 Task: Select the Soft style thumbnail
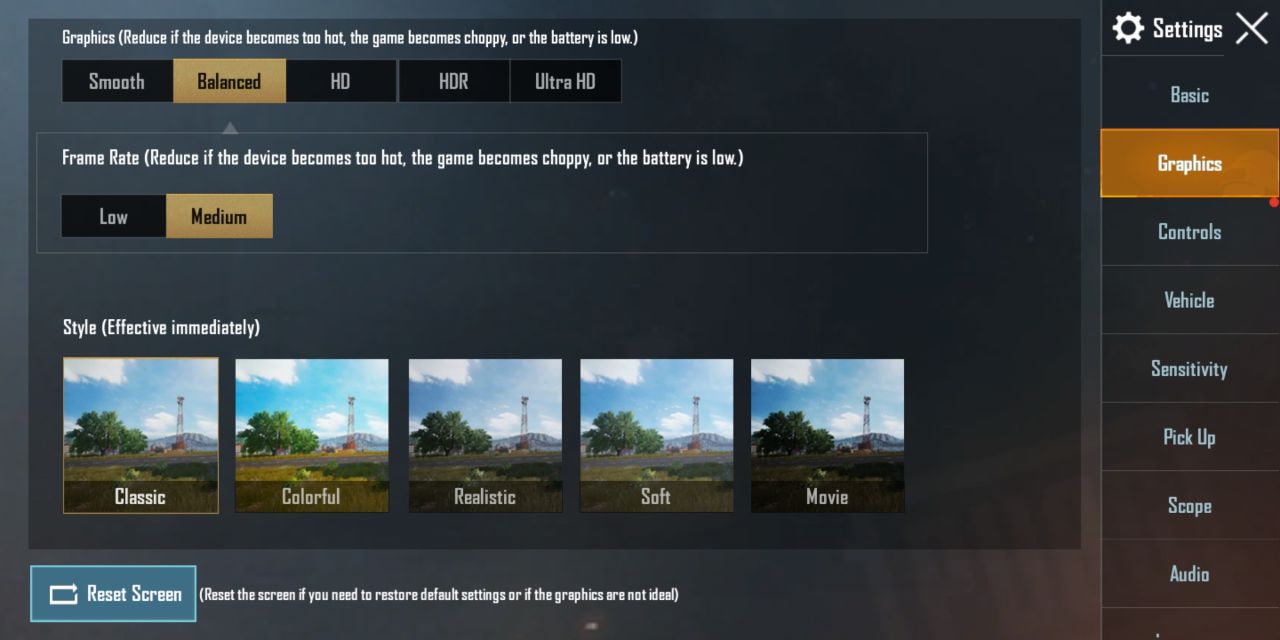[x=656, y=435]
